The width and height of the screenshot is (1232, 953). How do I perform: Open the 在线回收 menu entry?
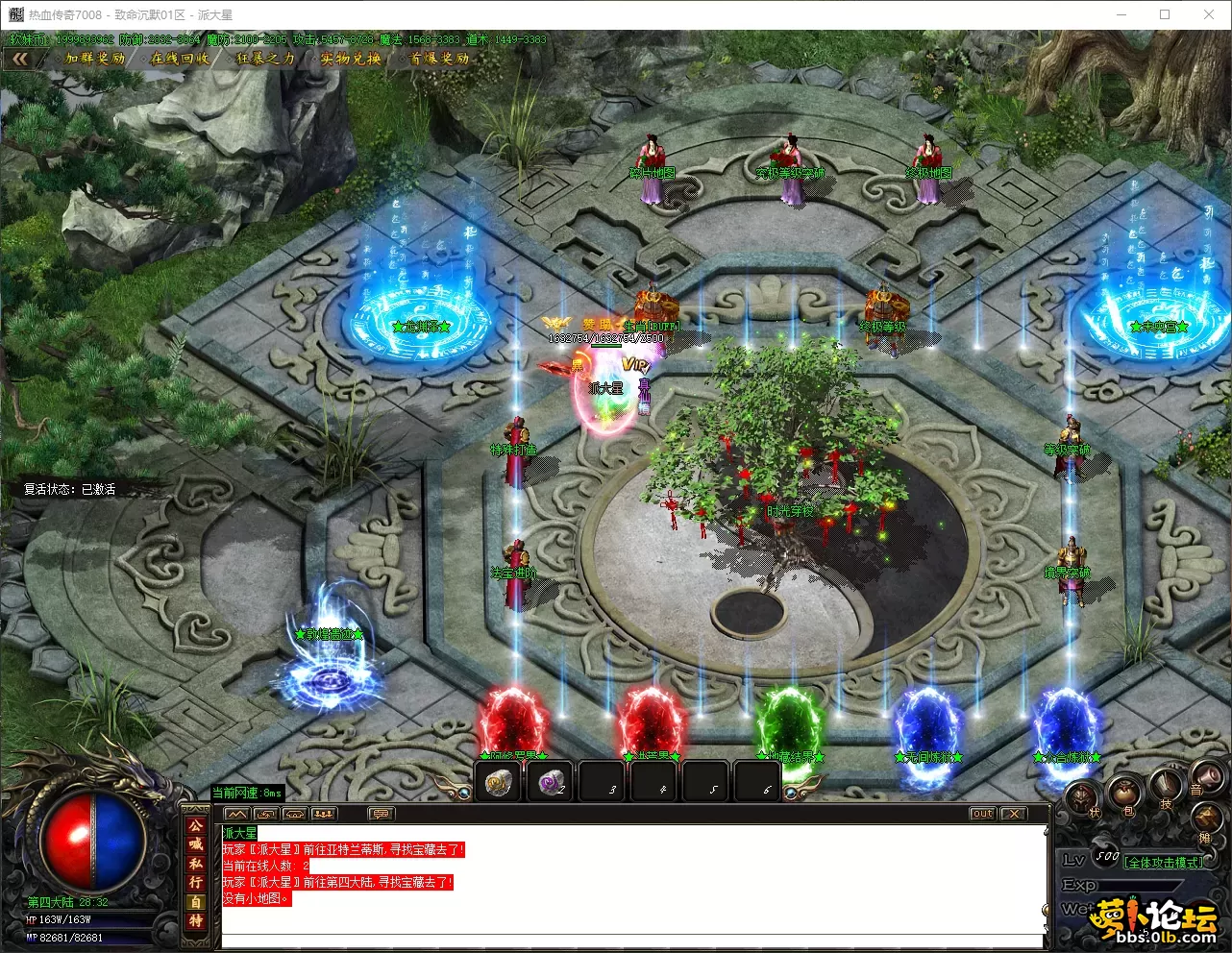pos(181,59)
